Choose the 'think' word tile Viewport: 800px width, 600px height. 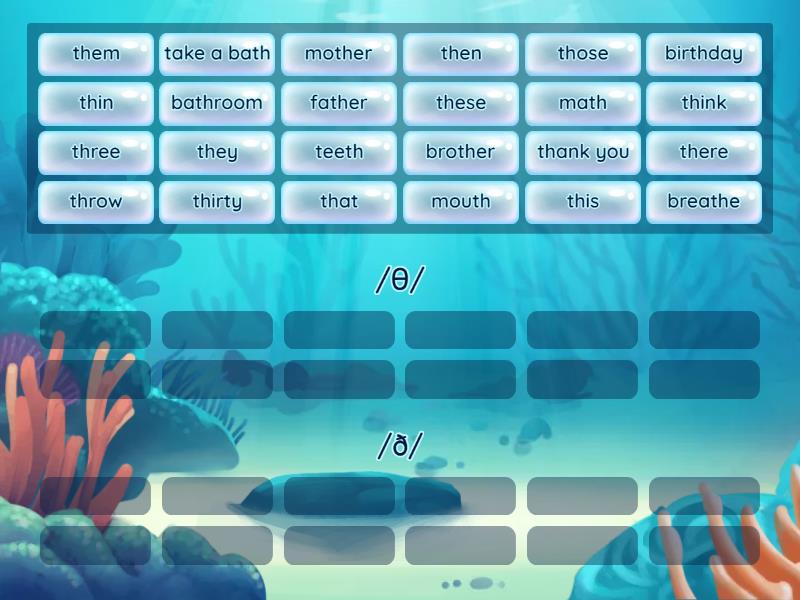pyautogui.click(x=704, y=103)
